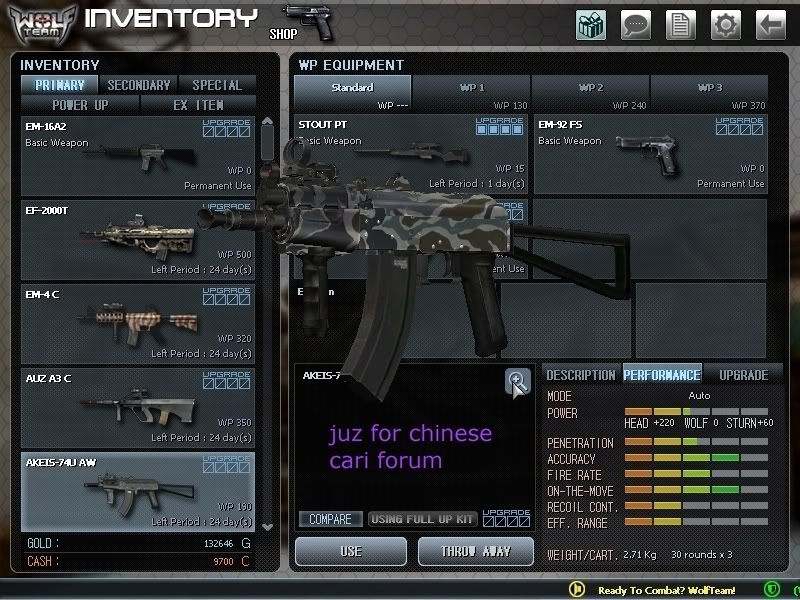Open the EX Item tab
The image size is (800, 600).
(x=198, y=104)
